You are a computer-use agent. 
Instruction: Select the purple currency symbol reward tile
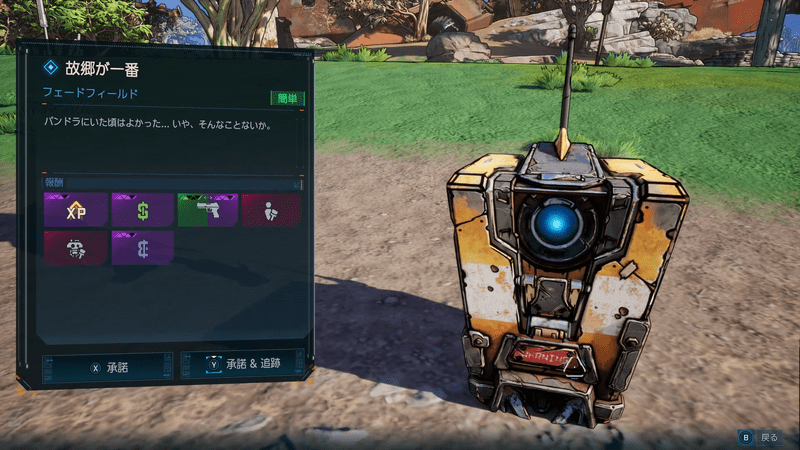pos(142,248)
